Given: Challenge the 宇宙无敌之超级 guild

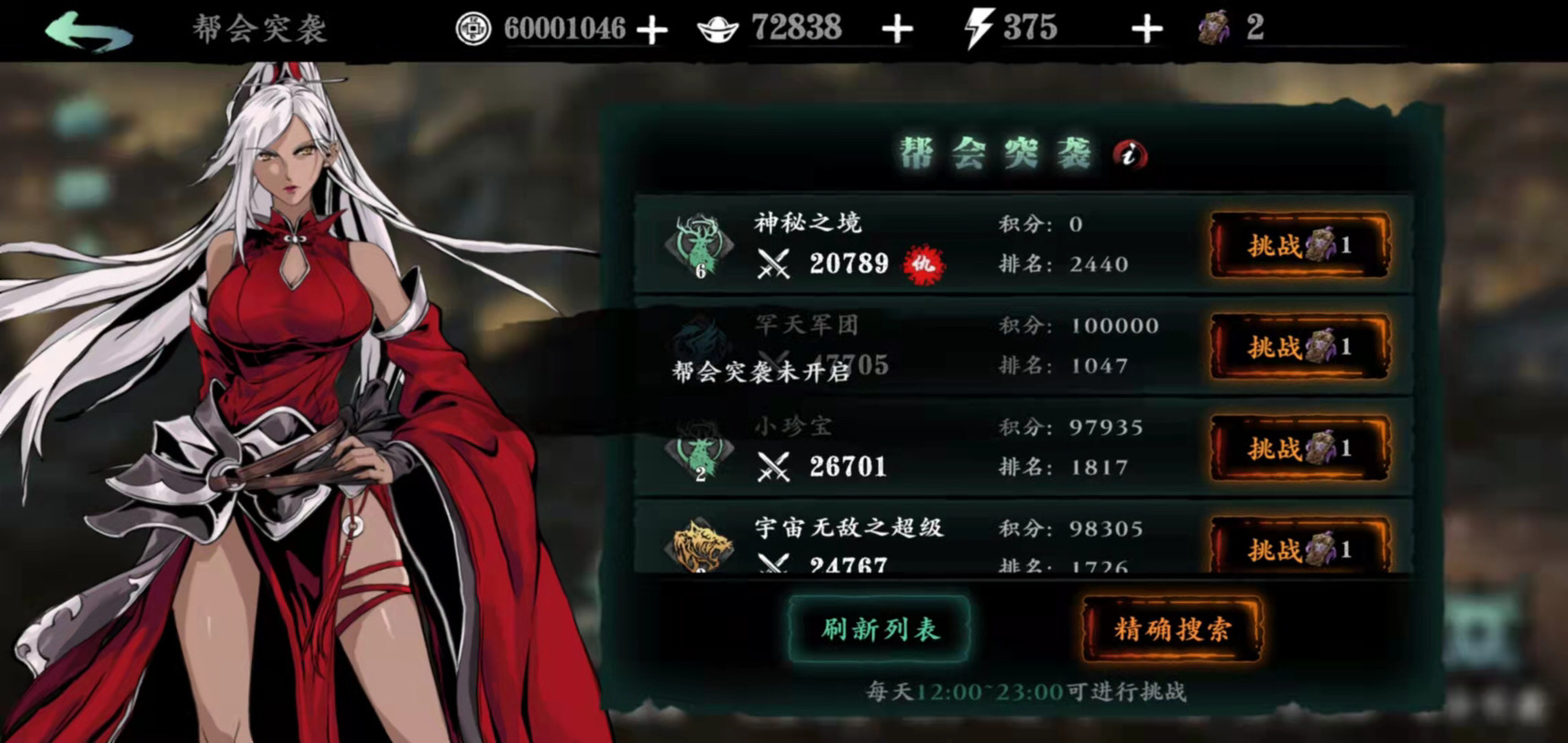Looking at the screenshot, I should click(x=1298, y=552).
